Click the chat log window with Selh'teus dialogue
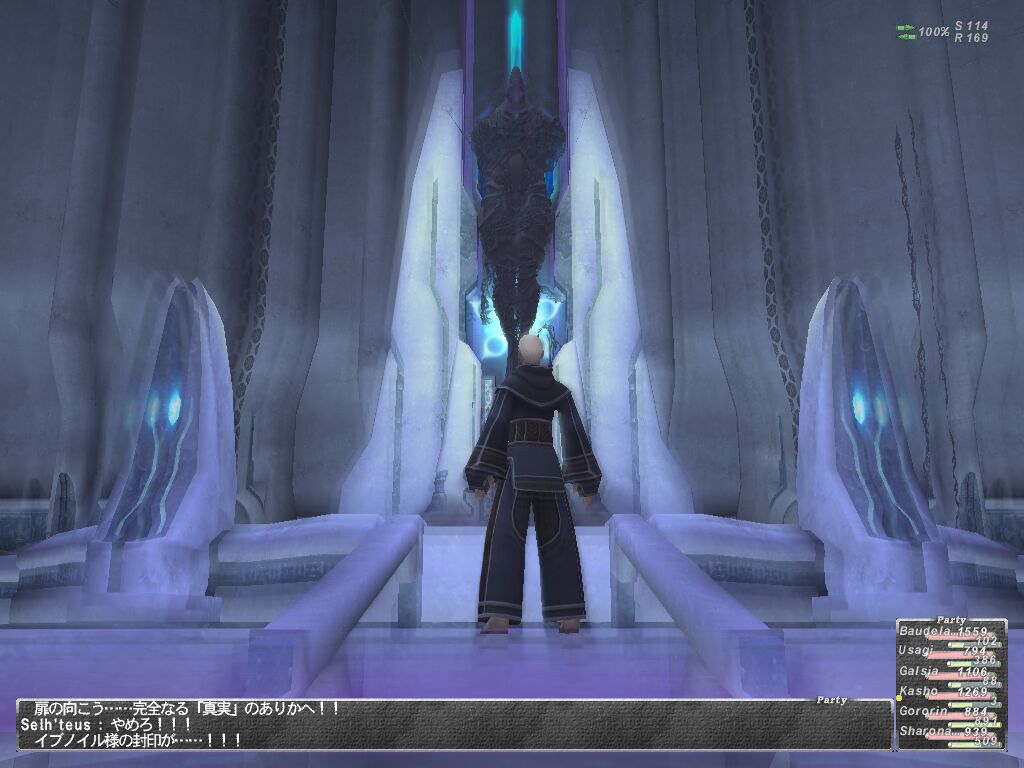Viewport: 1024px width, 768px height. pyautogui.click(x=450, y=725)
